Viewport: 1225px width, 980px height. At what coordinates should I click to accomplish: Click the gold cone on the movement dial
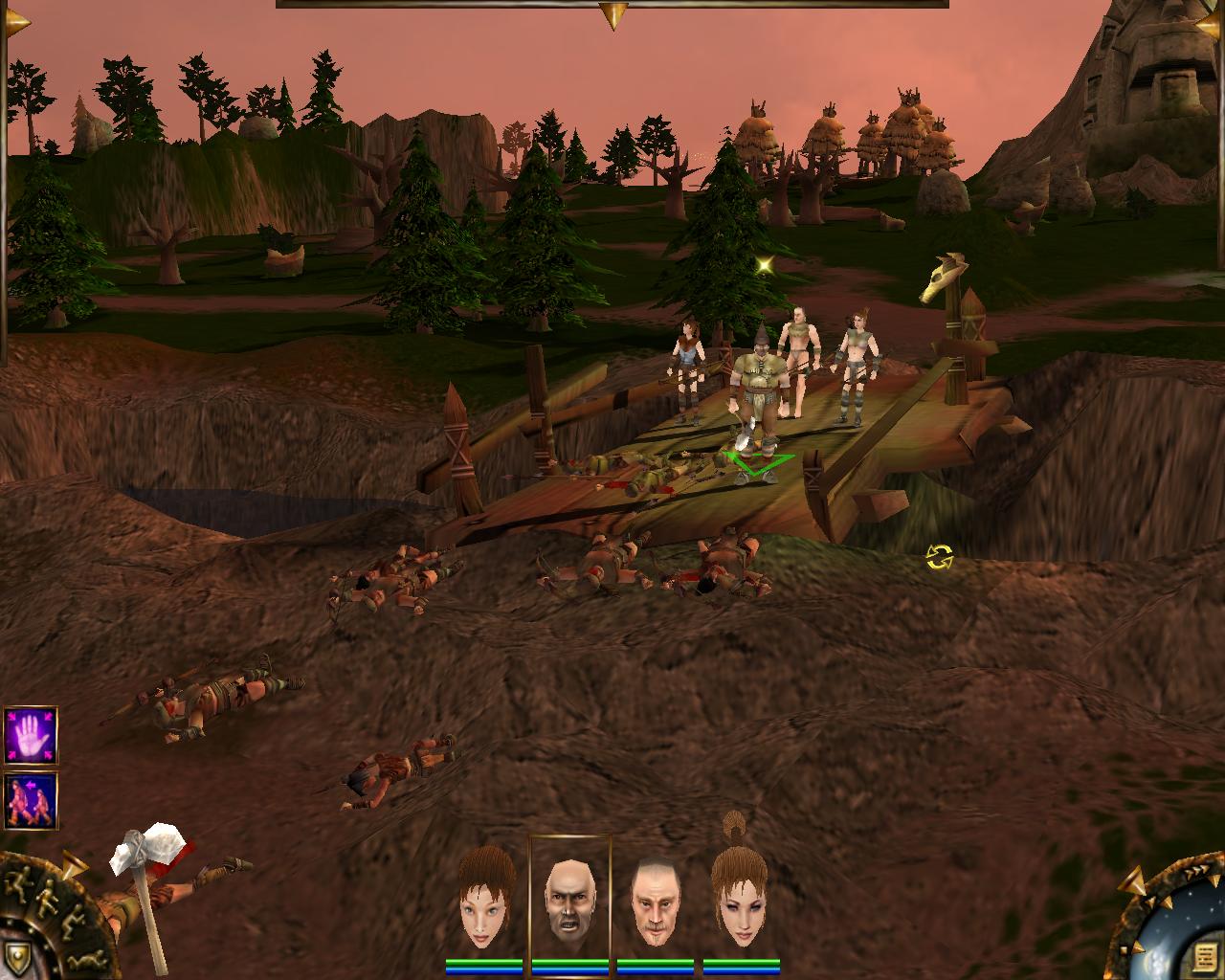point(73,867)
